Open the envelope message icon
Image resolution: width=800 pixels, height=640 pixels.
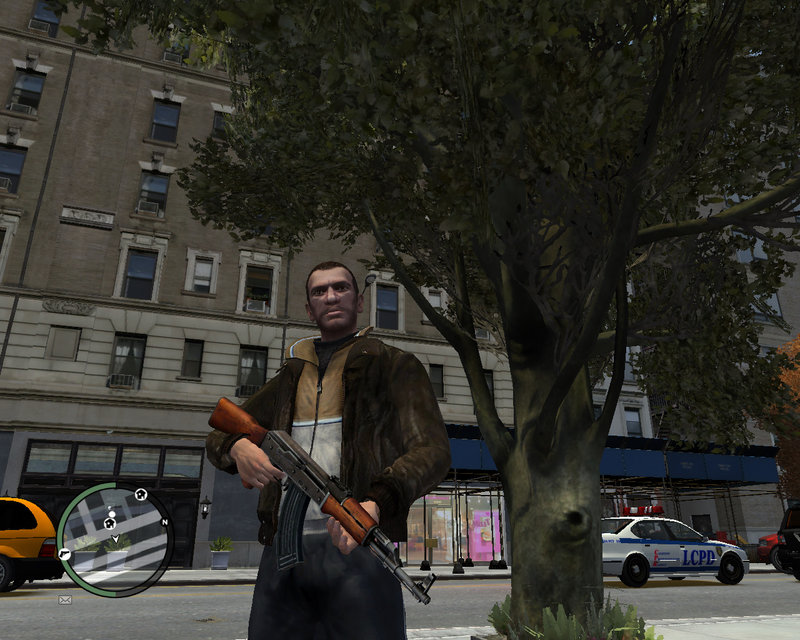click(65, 599)
